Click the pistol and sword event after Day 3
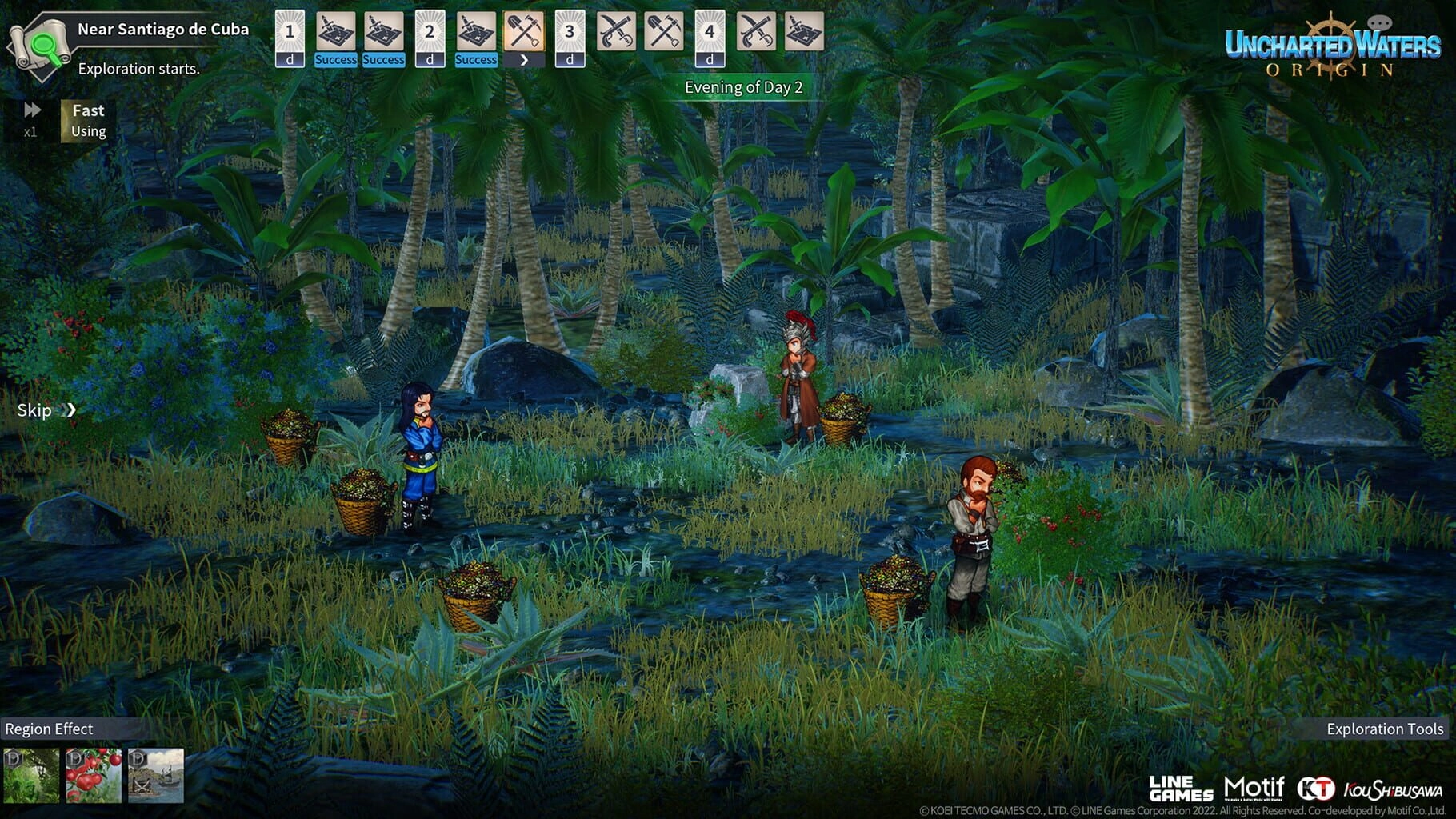This screenshot has width=1456, height=819. pyautogui.click(x=616, y=32)
